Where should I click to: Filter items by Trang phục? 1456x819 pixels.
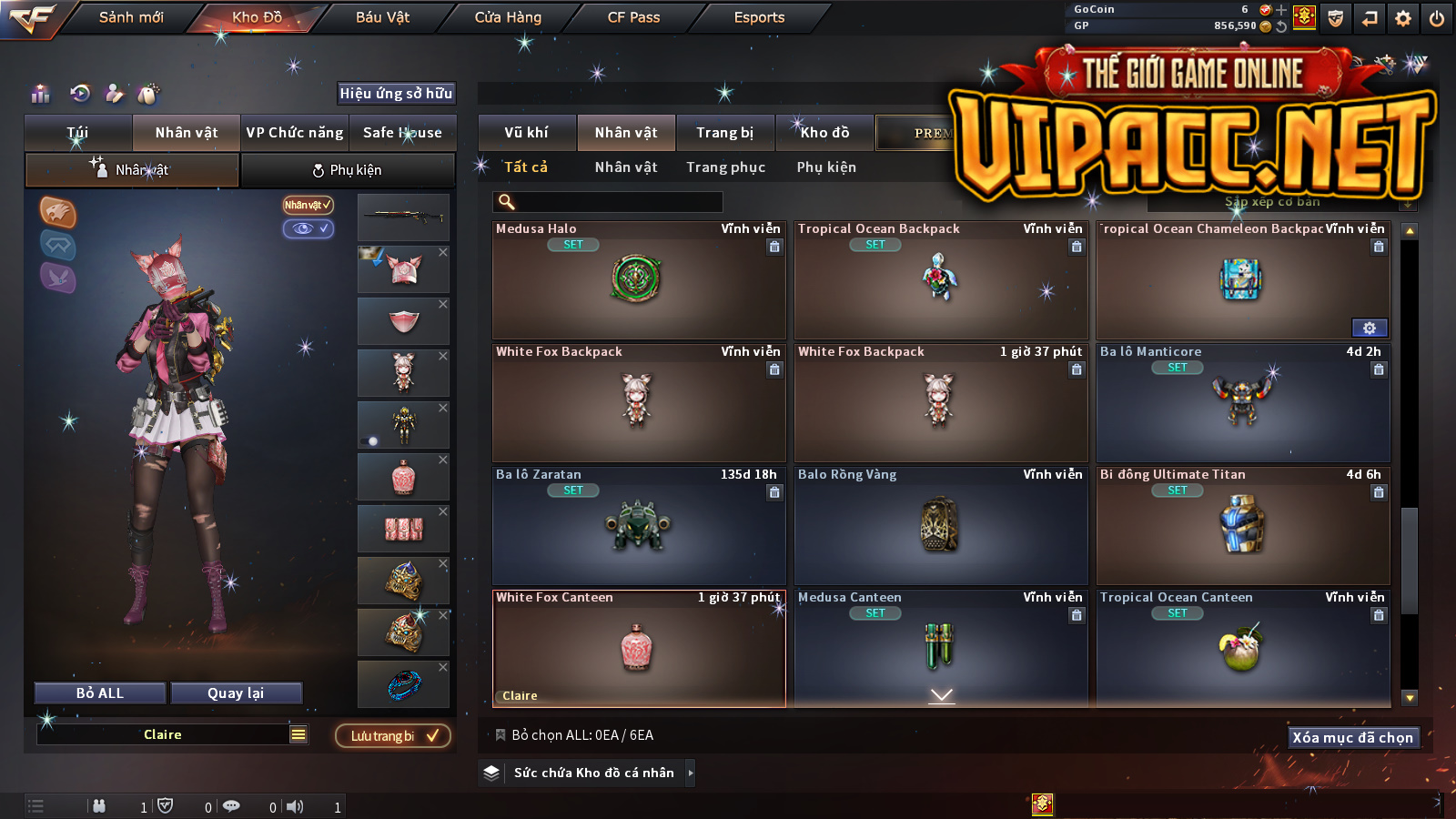click(725, 167)
